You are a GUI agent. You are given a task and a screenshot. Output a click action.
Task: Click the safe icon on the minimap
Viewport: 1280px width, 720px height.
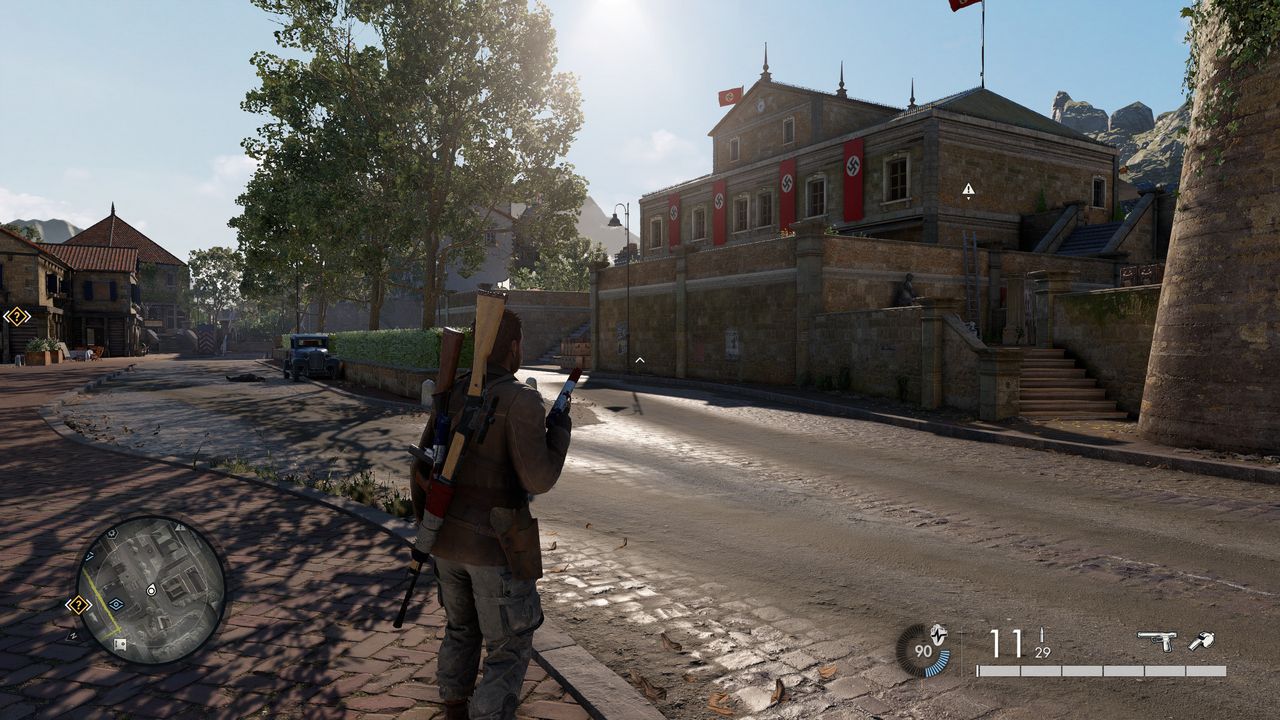point(120,644)
